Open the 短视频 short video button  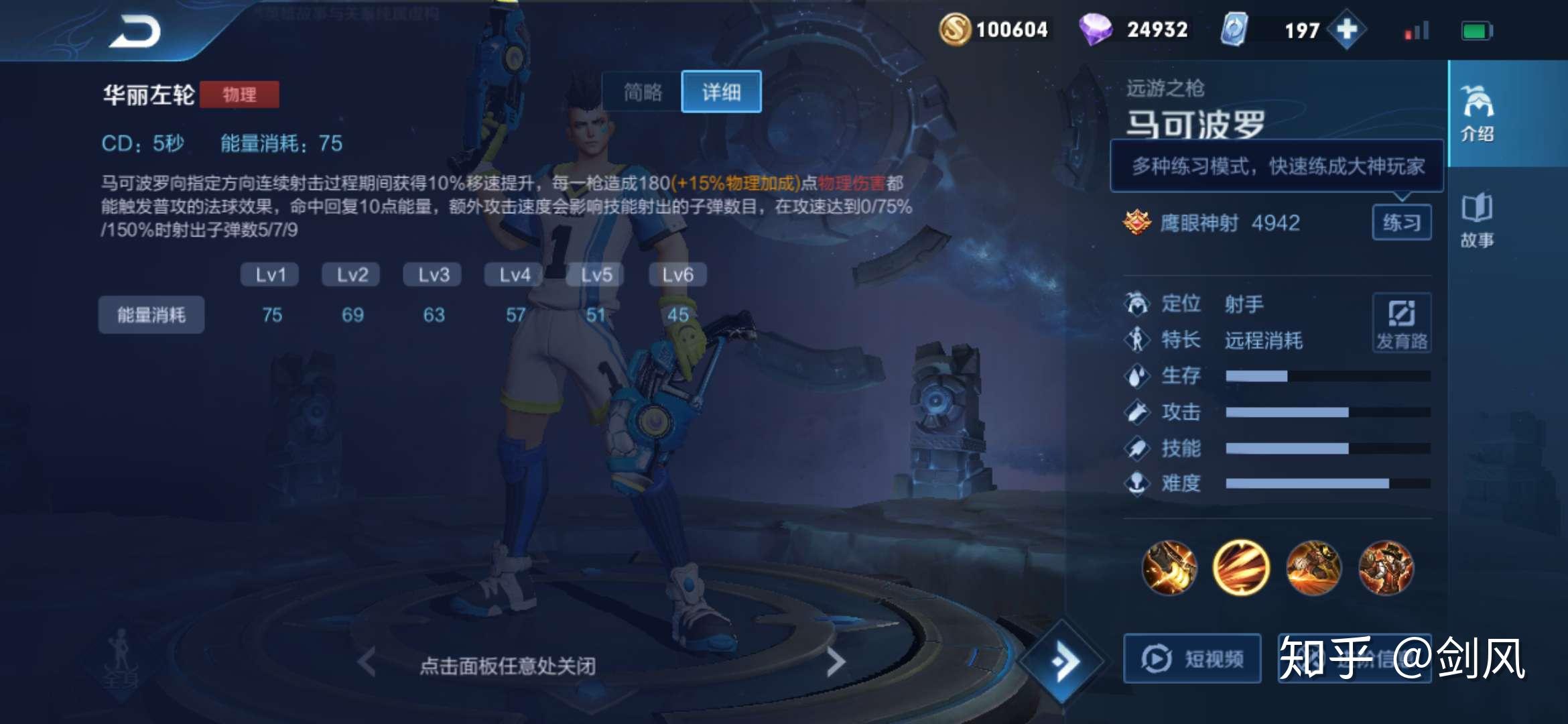[x=1192, y=659]
